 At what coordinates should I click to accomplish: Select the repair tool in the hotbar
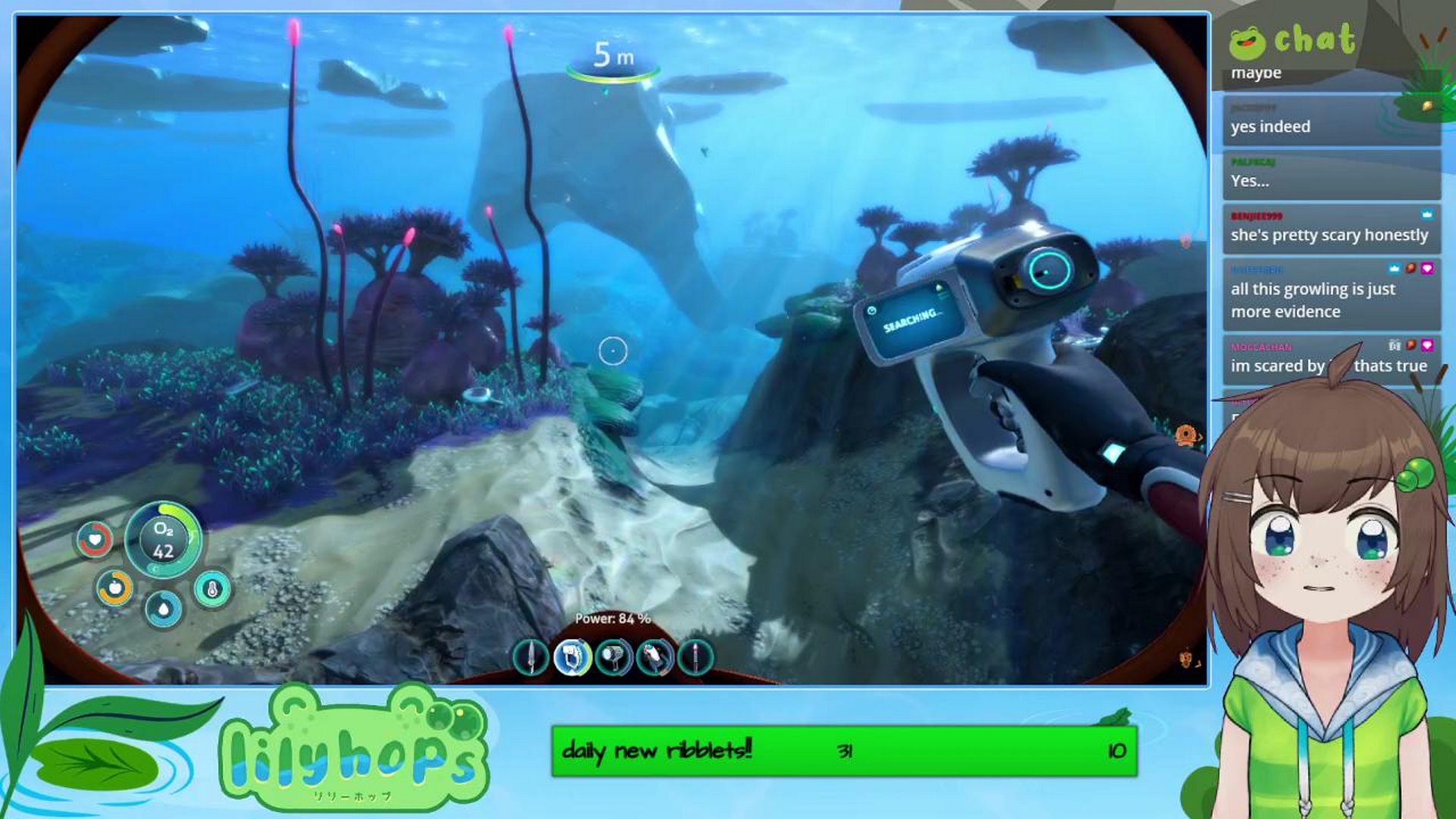click(655, 659)
